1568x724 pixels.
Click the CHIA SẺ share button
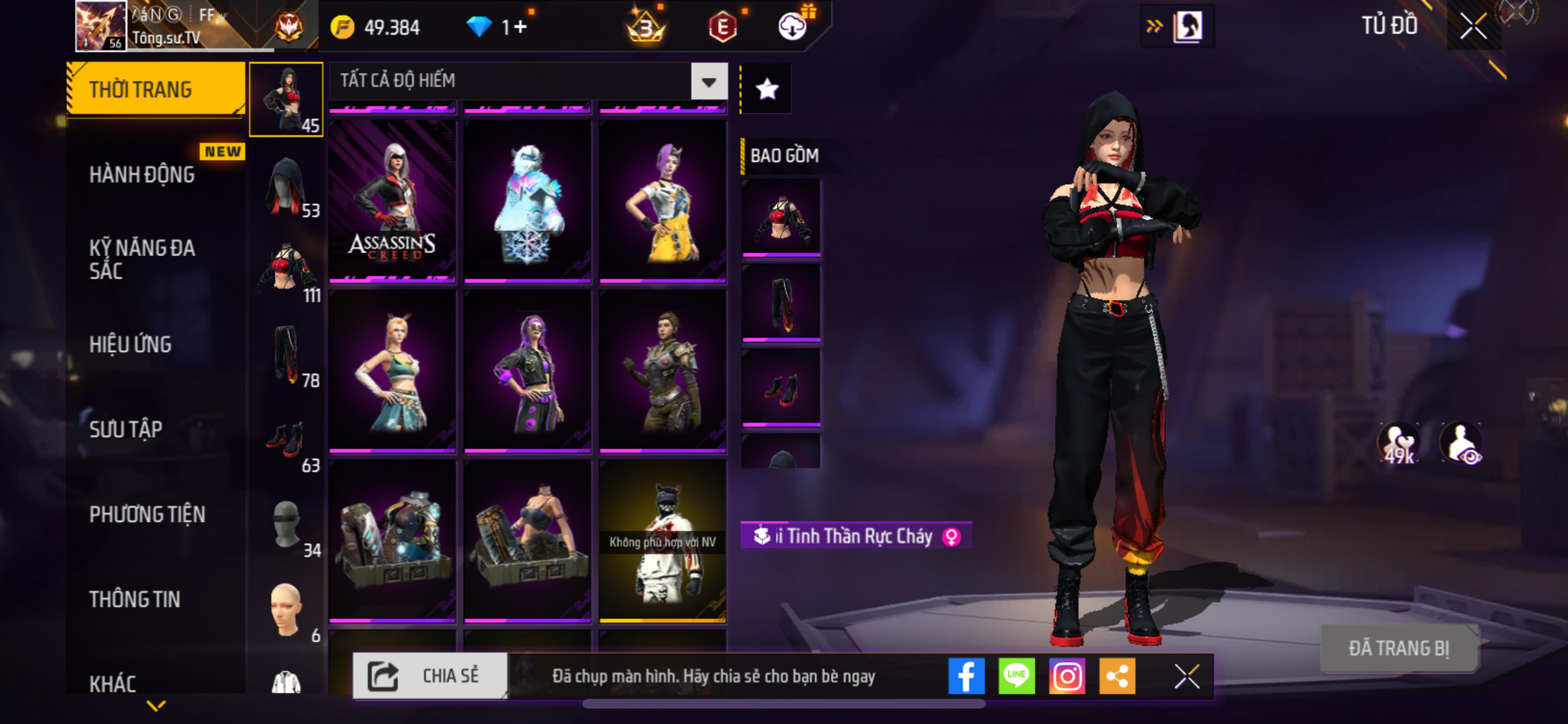(x=429, y=676)
